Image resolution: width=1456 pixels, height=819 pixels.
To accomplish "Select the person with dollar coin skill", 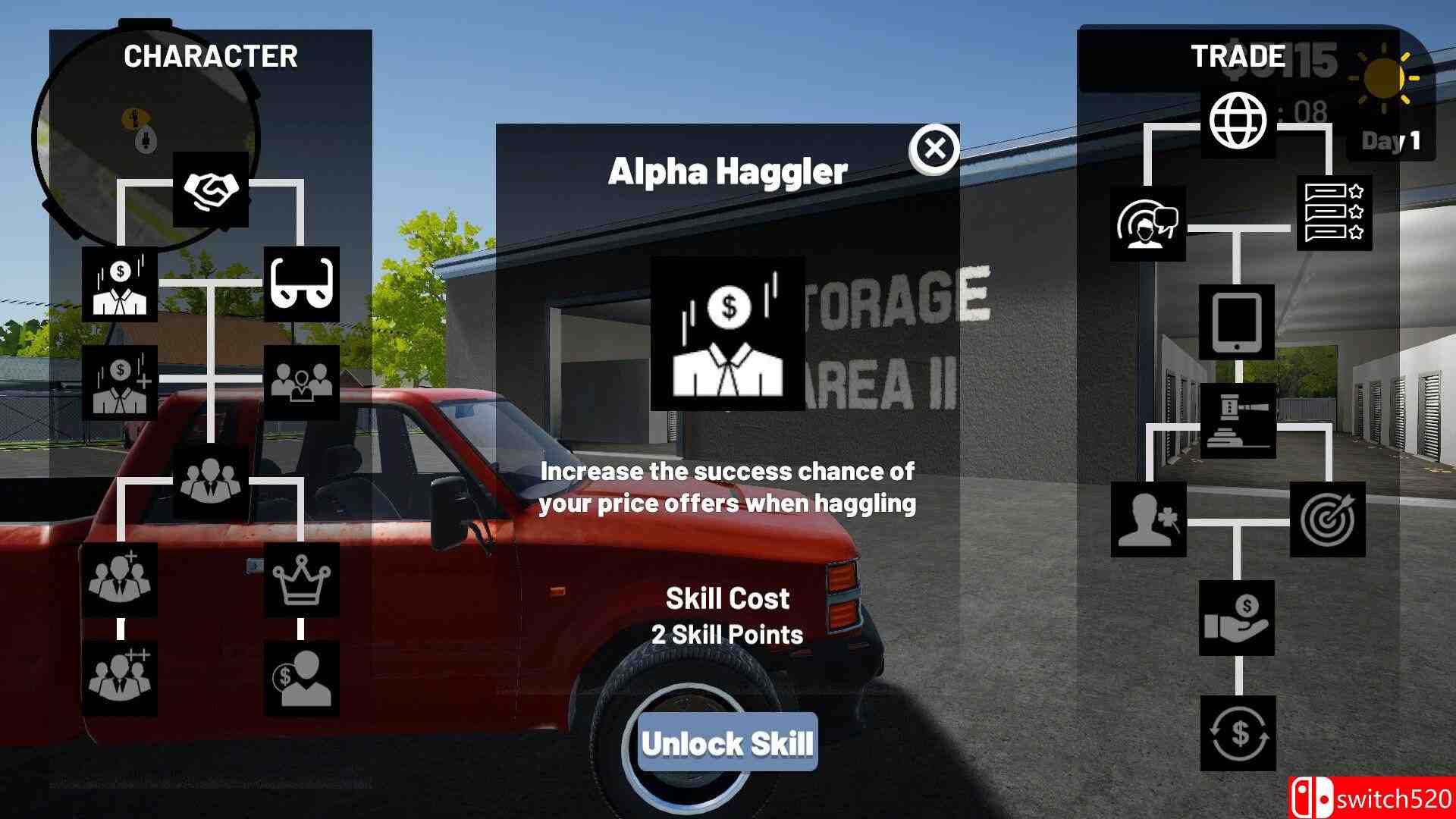I will click(302, 679).
